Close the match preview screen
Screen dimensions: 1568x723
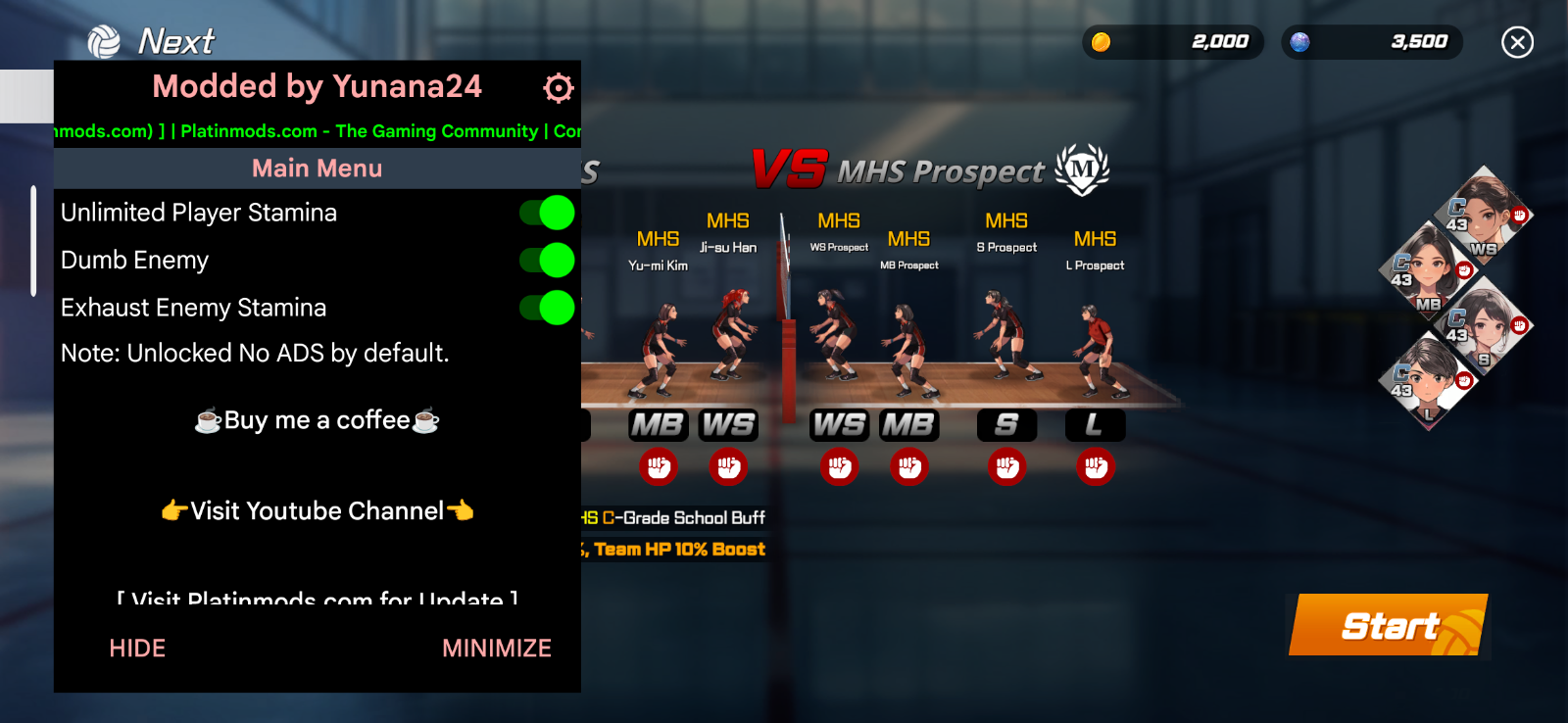tap(1517, 42)
